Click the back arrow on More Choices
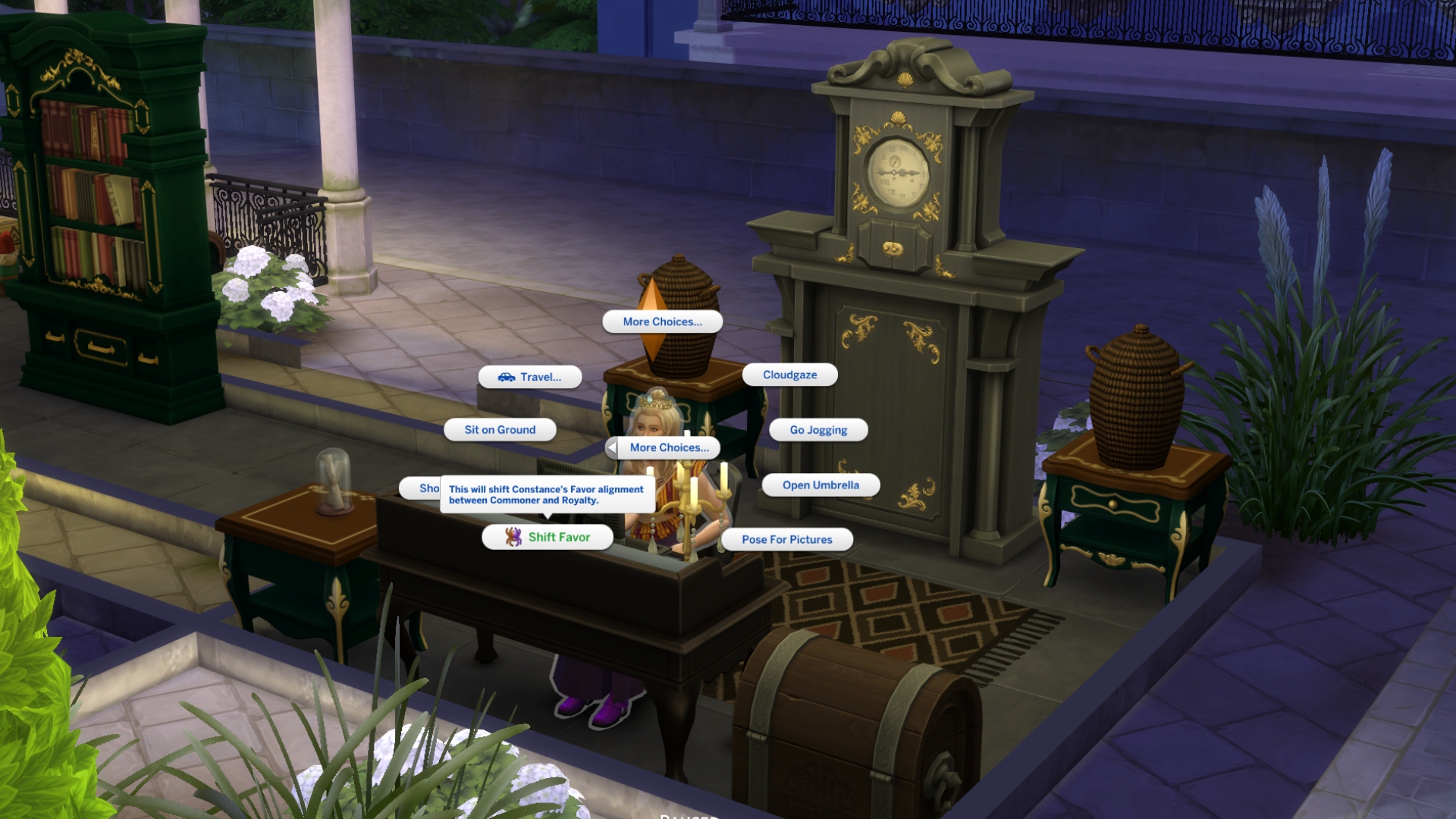 [611, 447]
